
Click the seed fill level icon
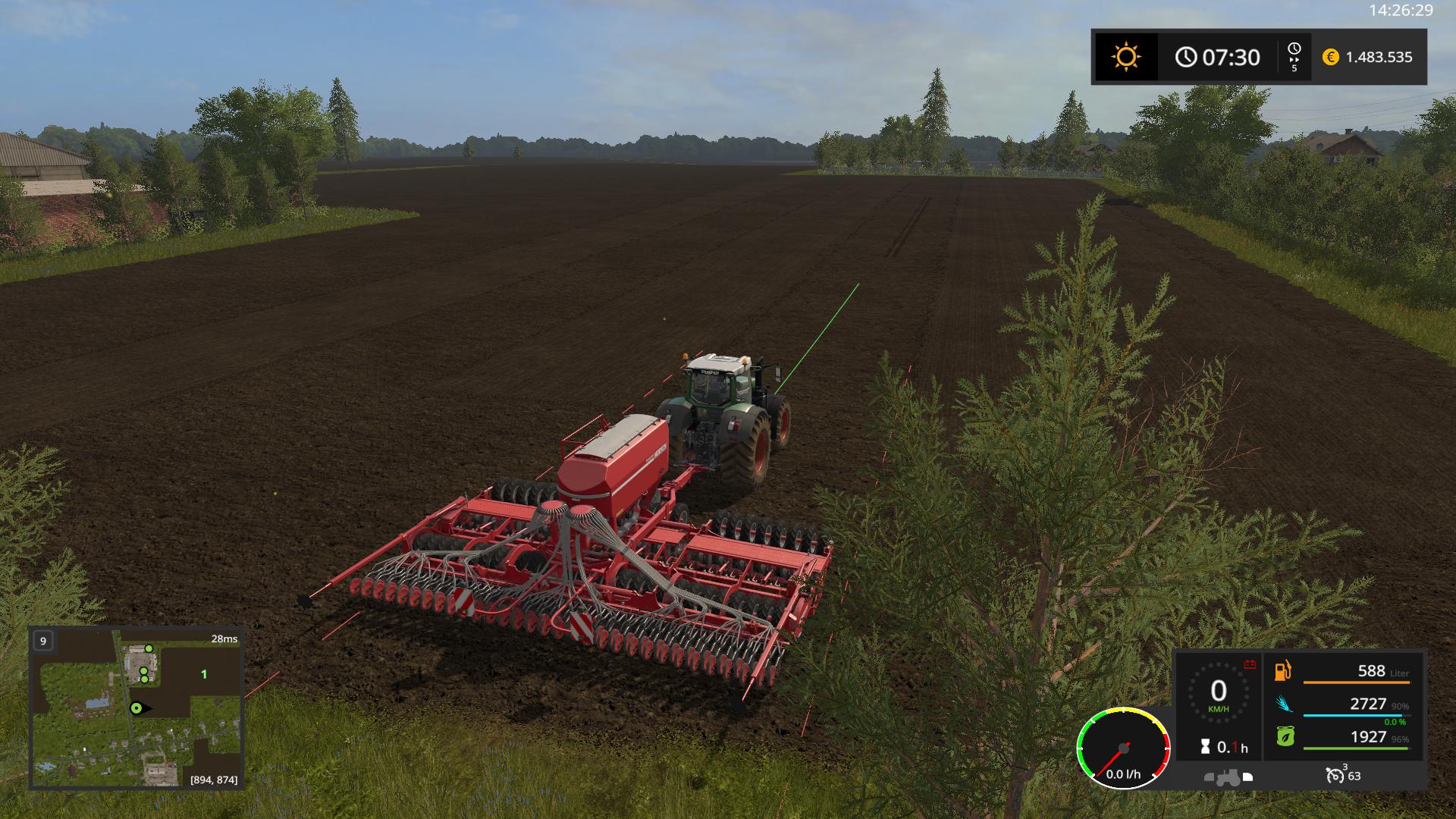tap(1283, 704)
